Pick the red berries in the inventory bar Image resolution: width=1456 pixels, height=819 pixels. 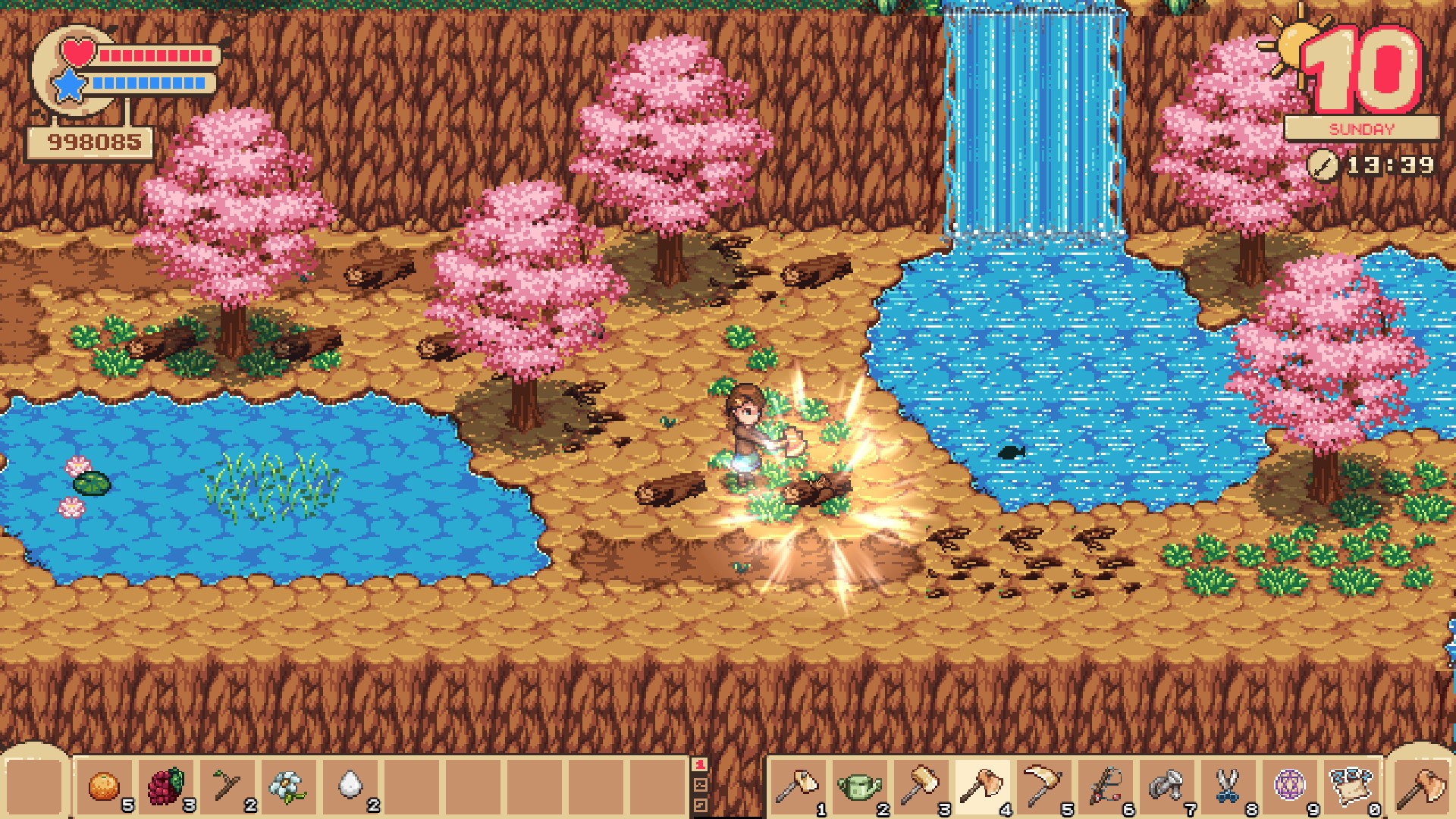pos(165,787)
